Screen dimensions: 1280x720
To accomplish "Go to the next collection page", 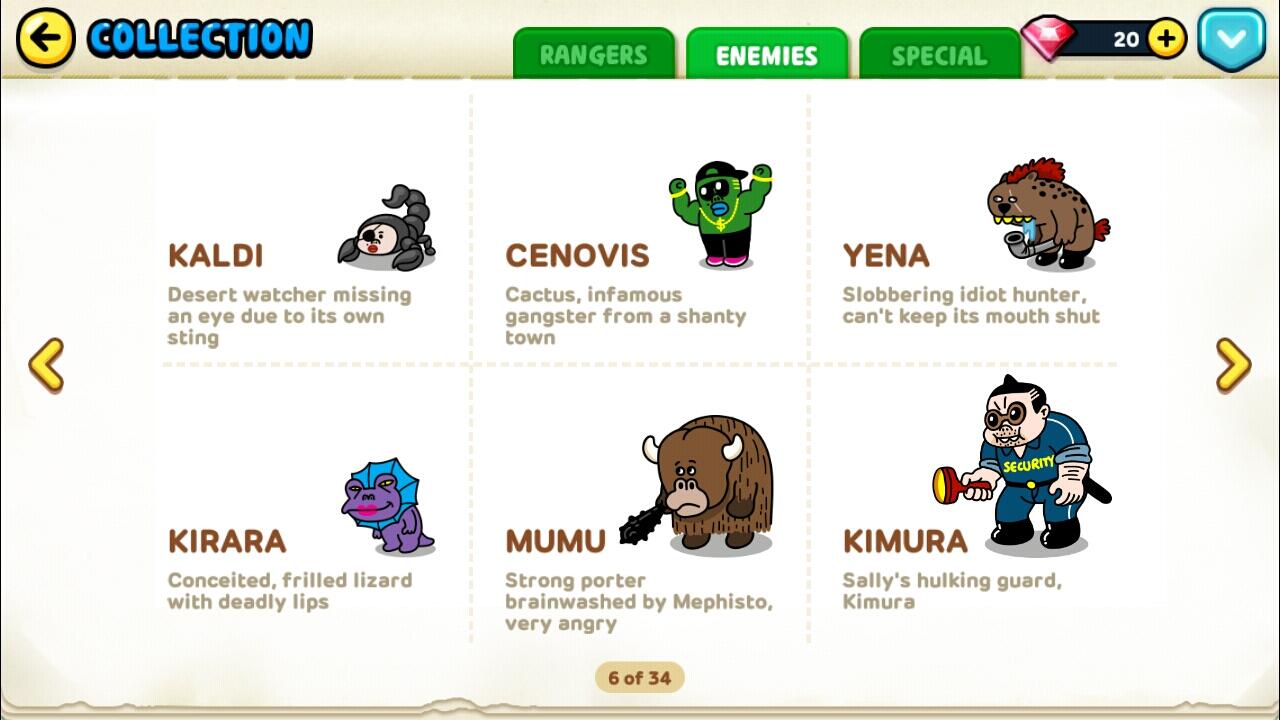I will (1233, 365).
